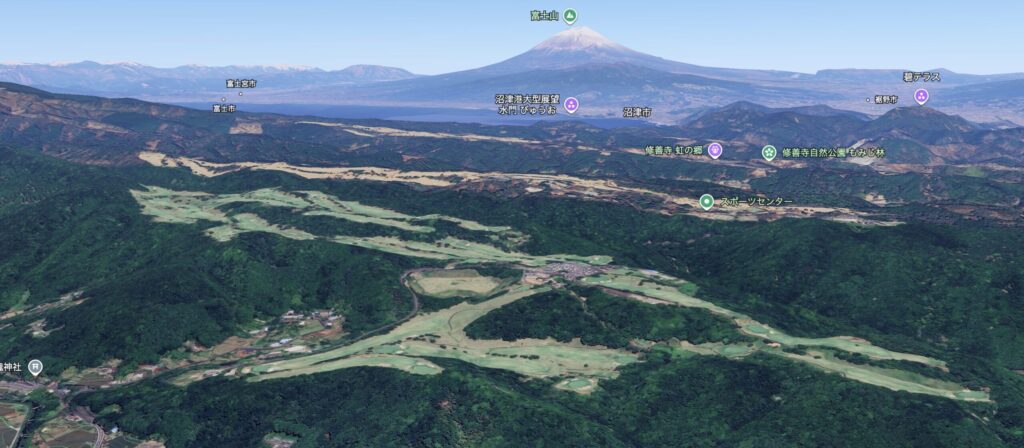Open the 沼津港大型展望水門 びゅうお marker

pos(571,104)
